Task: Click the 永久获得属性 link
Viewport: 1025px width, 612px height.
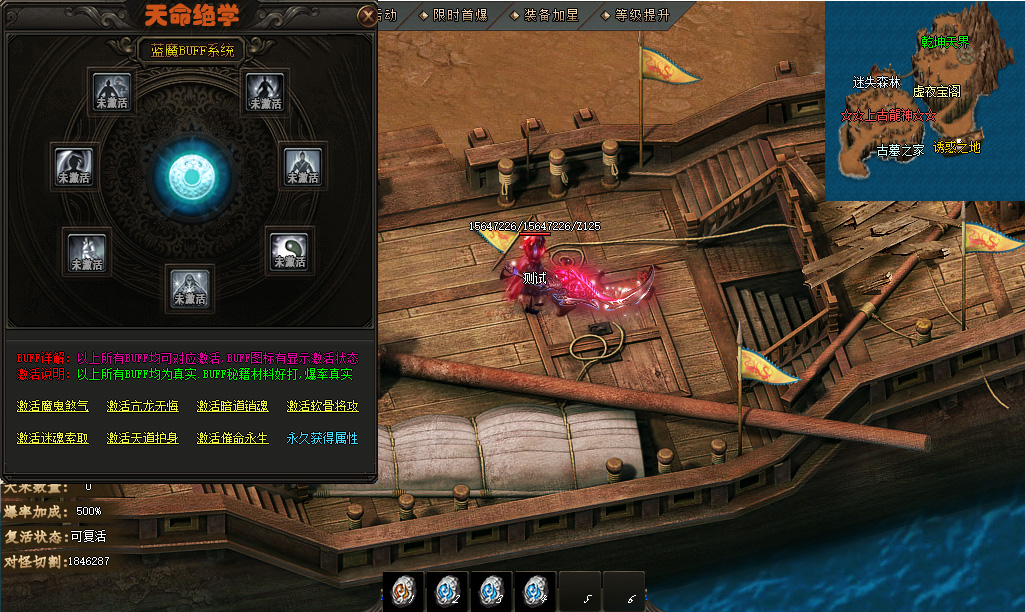Action: point(322,438)
